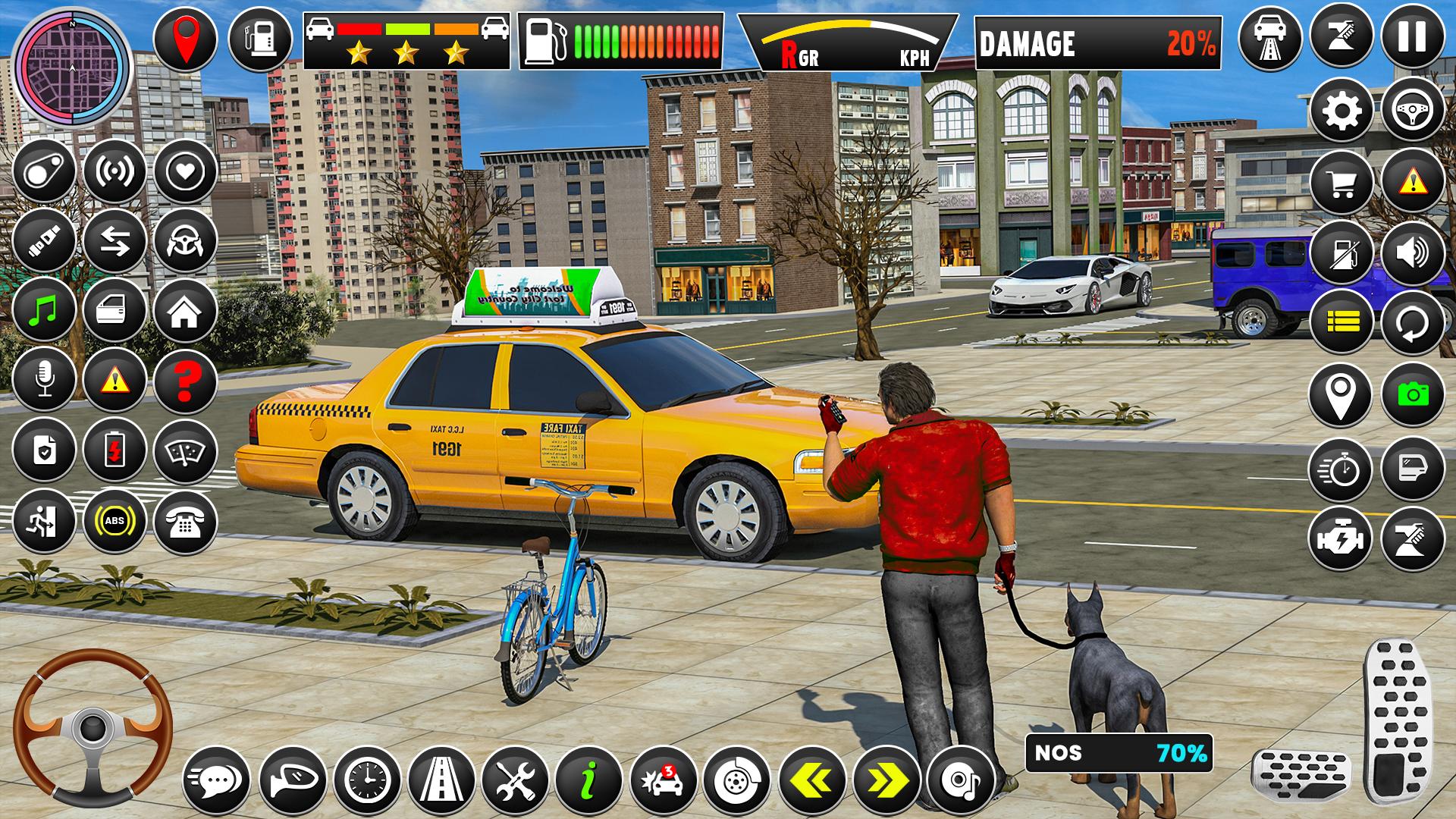This screenshot has height=819, width=1456.
Task: Activate the left turn indicator arrows
Action: 812,780
